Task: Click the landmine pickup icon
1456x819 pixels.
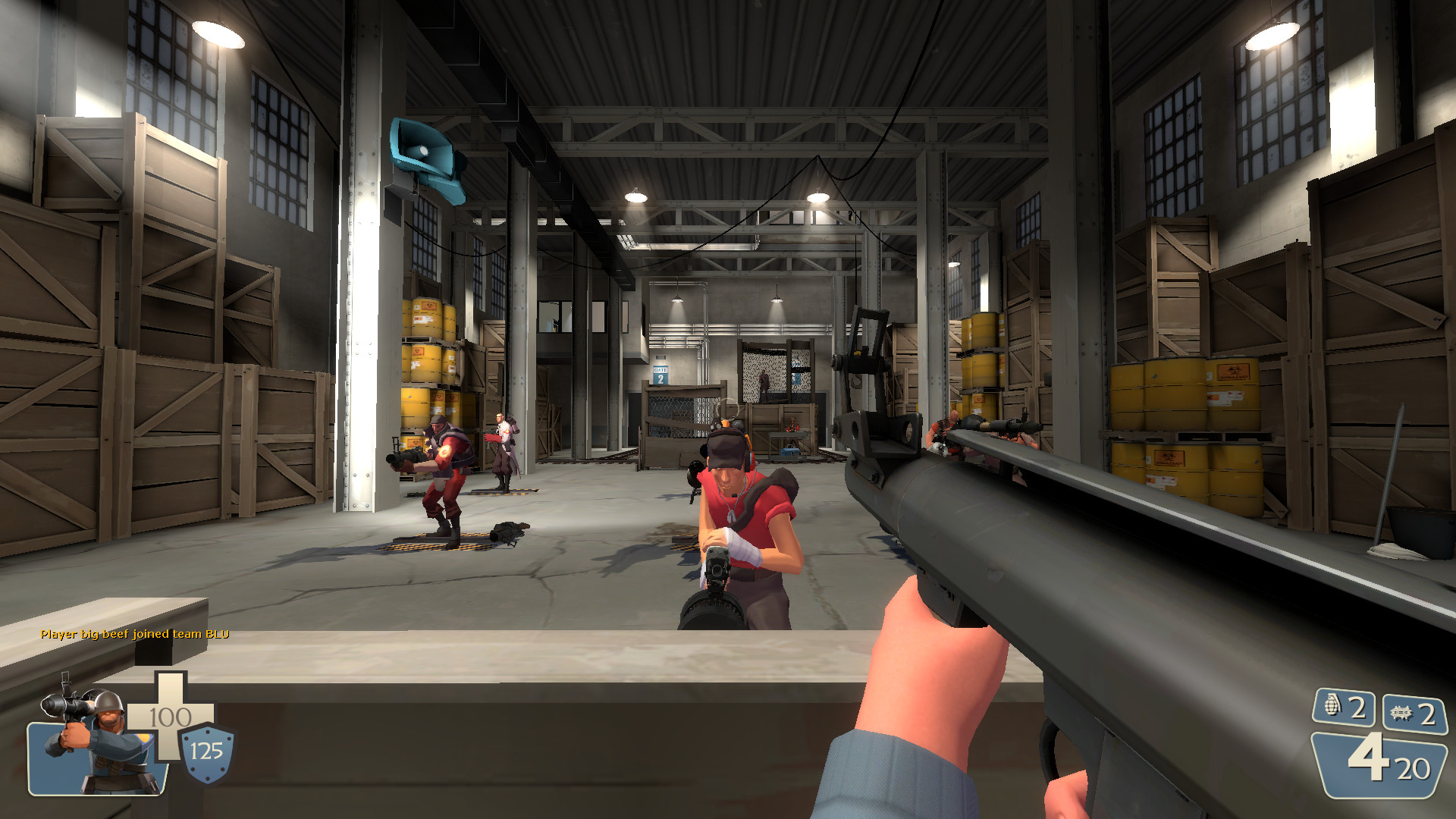Action: click(x=1401, y=711)
